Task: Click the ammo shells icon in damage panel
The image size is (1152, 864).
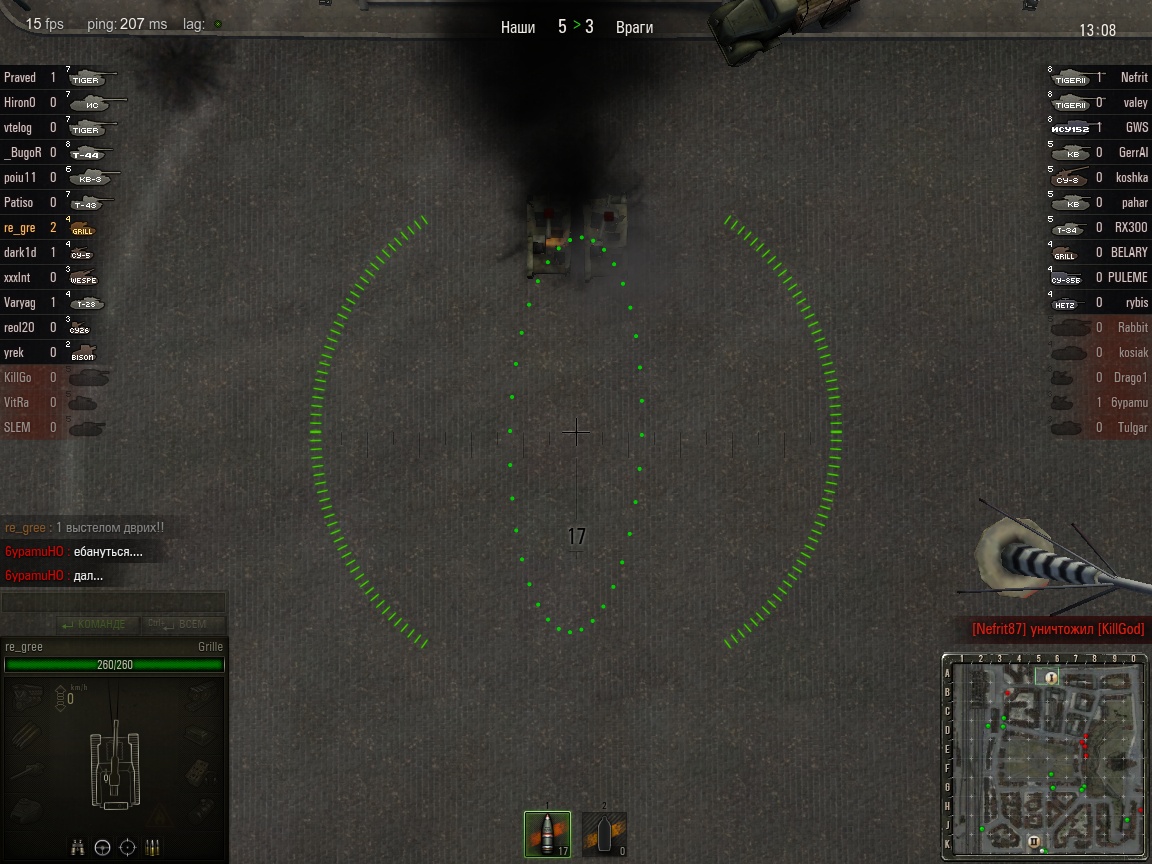Action: point(152,847)
